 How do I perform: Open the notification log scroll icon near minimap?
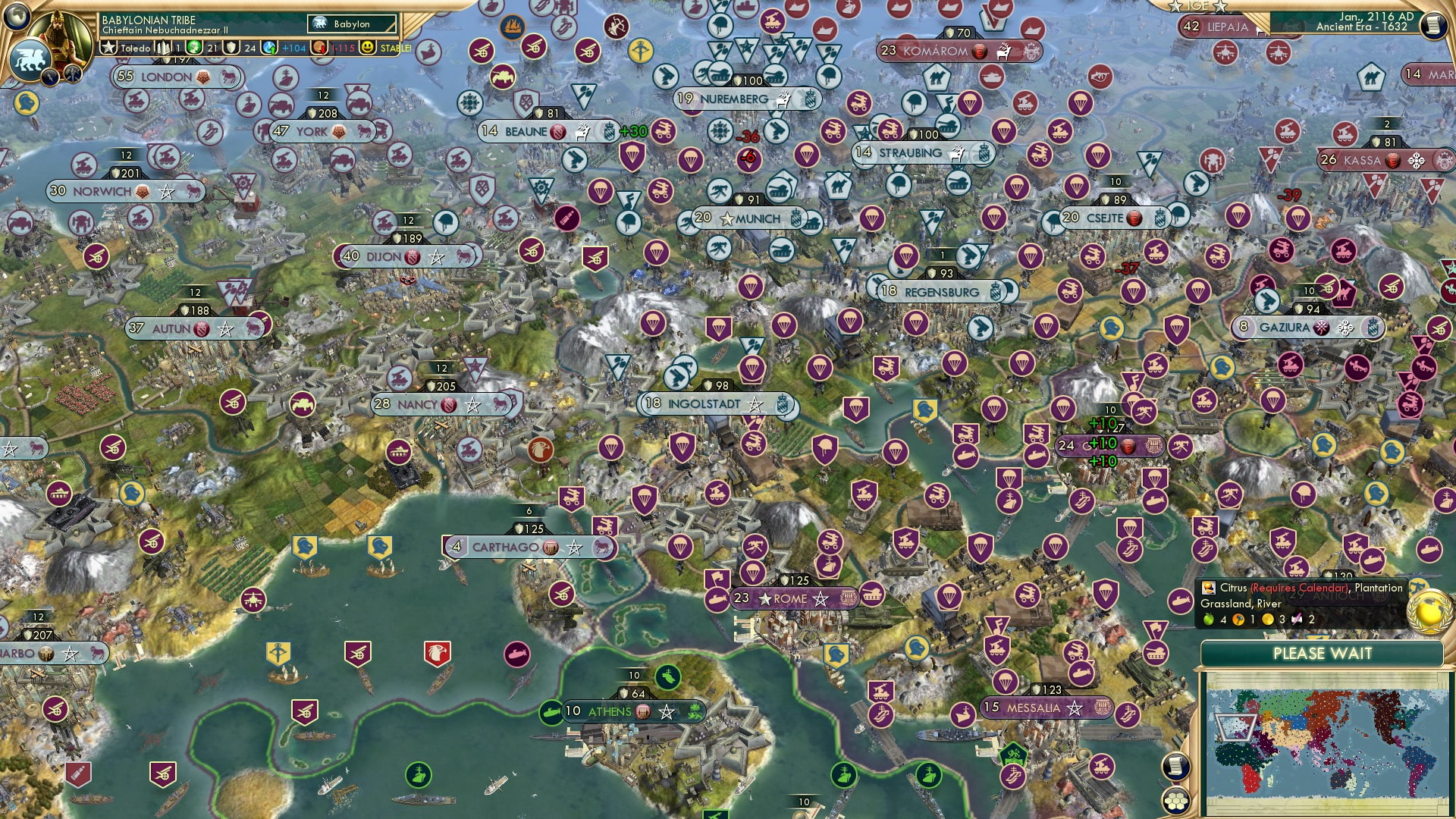[x=1175, y=766]
